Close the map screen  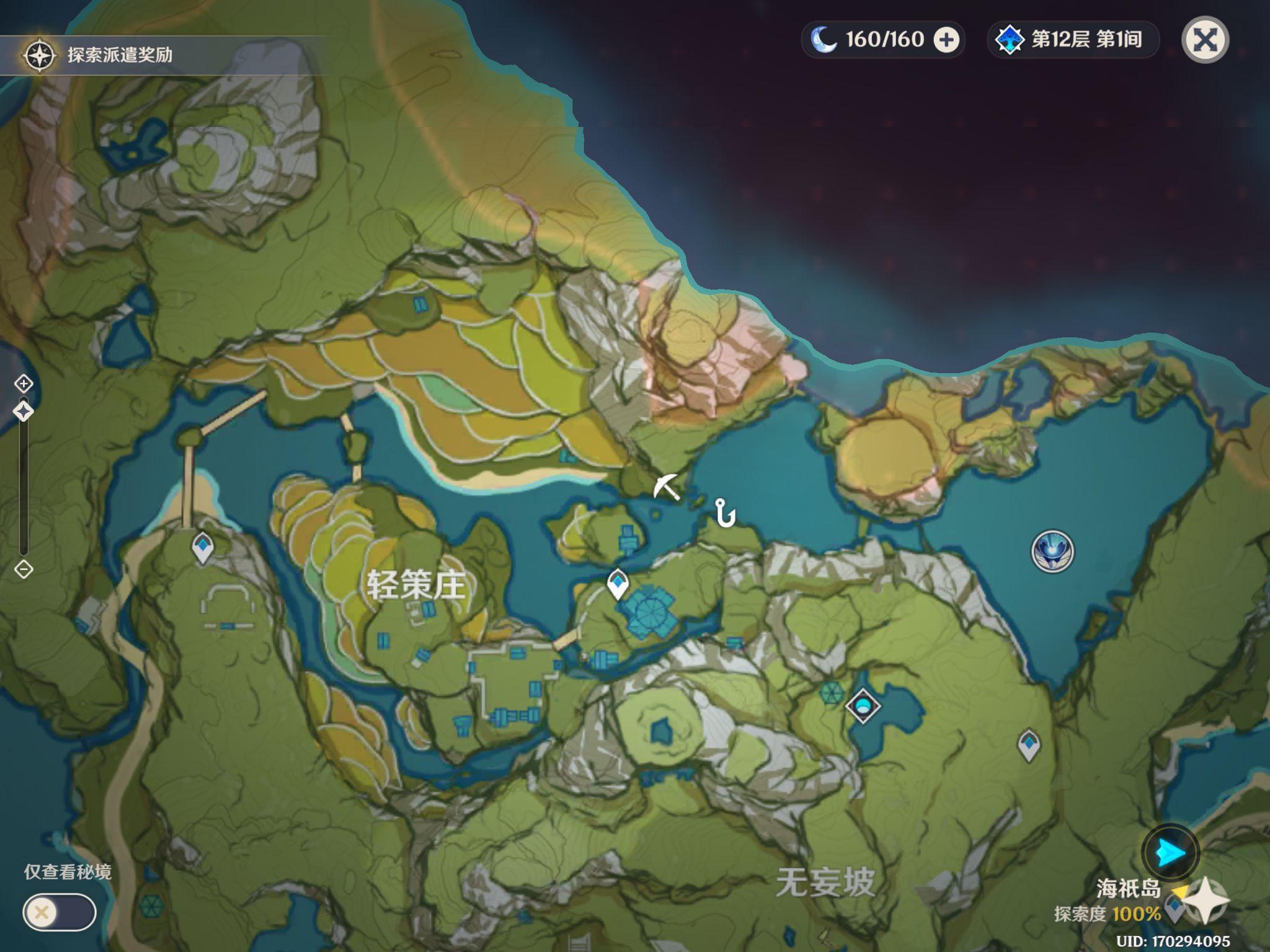pyautogui.click(x=1205, y=41)
